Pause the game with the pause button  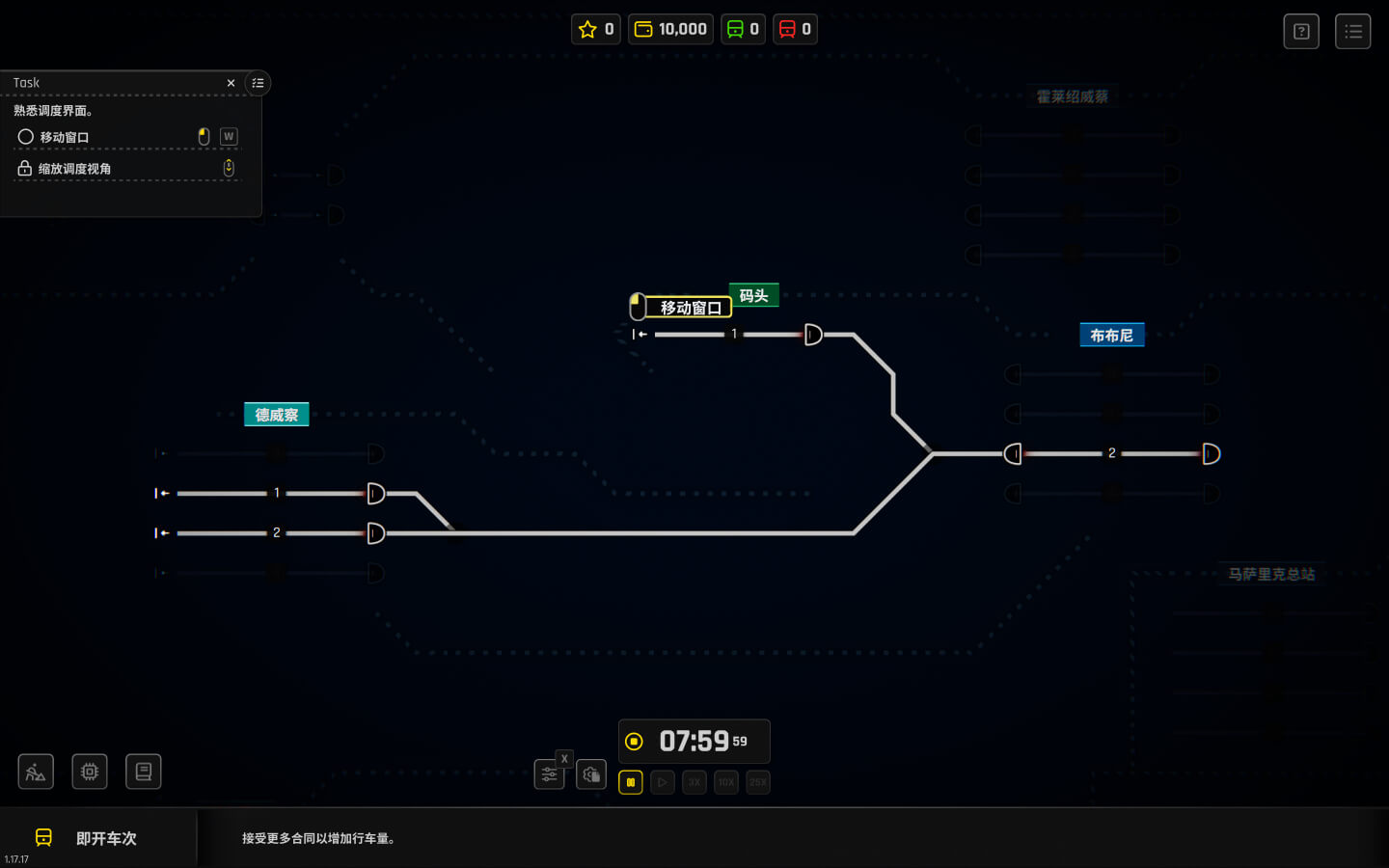click(x=630, y=782)
